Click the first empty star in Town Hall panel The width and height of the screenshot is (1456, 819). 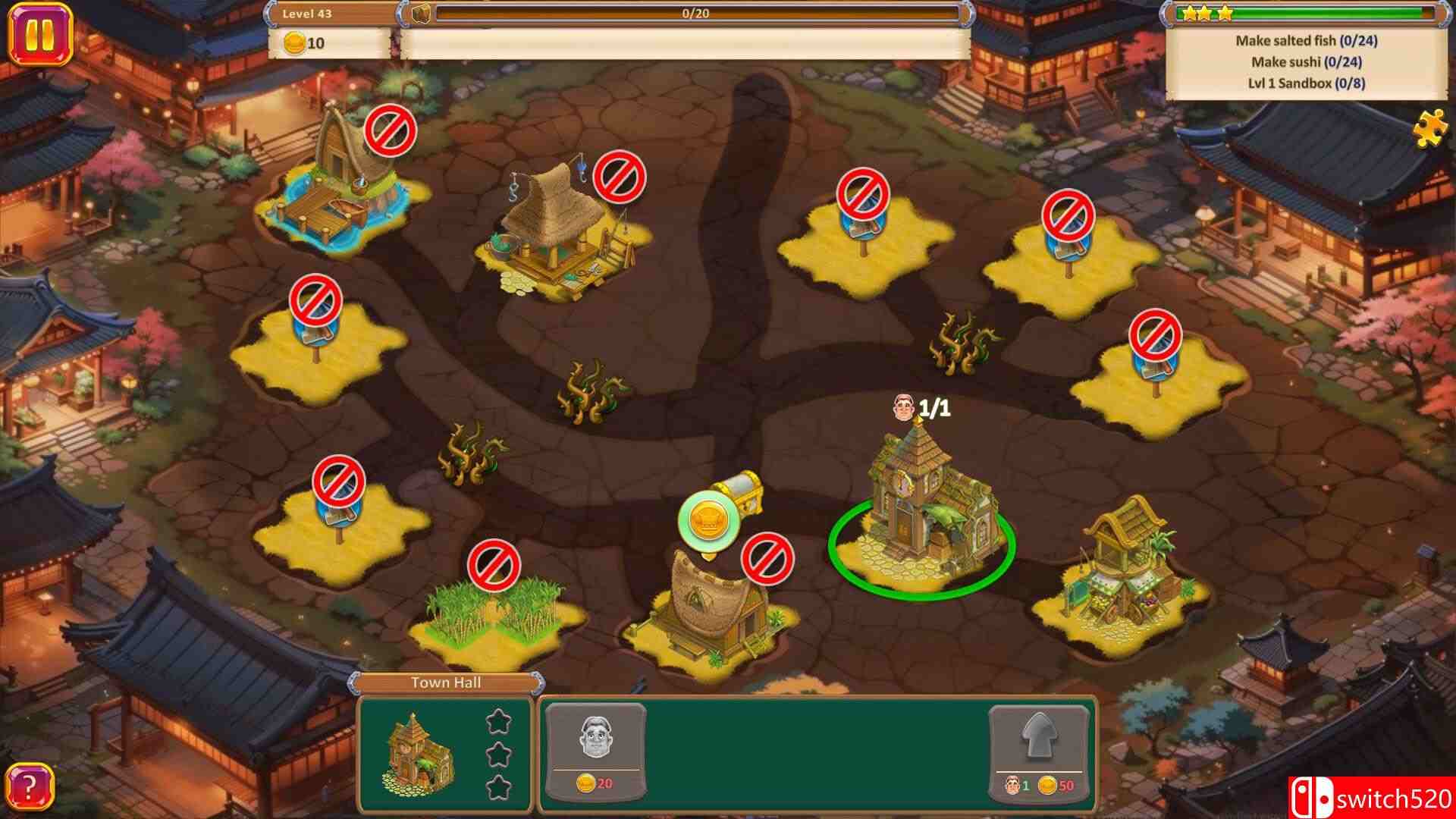click(x=498, y=723)
